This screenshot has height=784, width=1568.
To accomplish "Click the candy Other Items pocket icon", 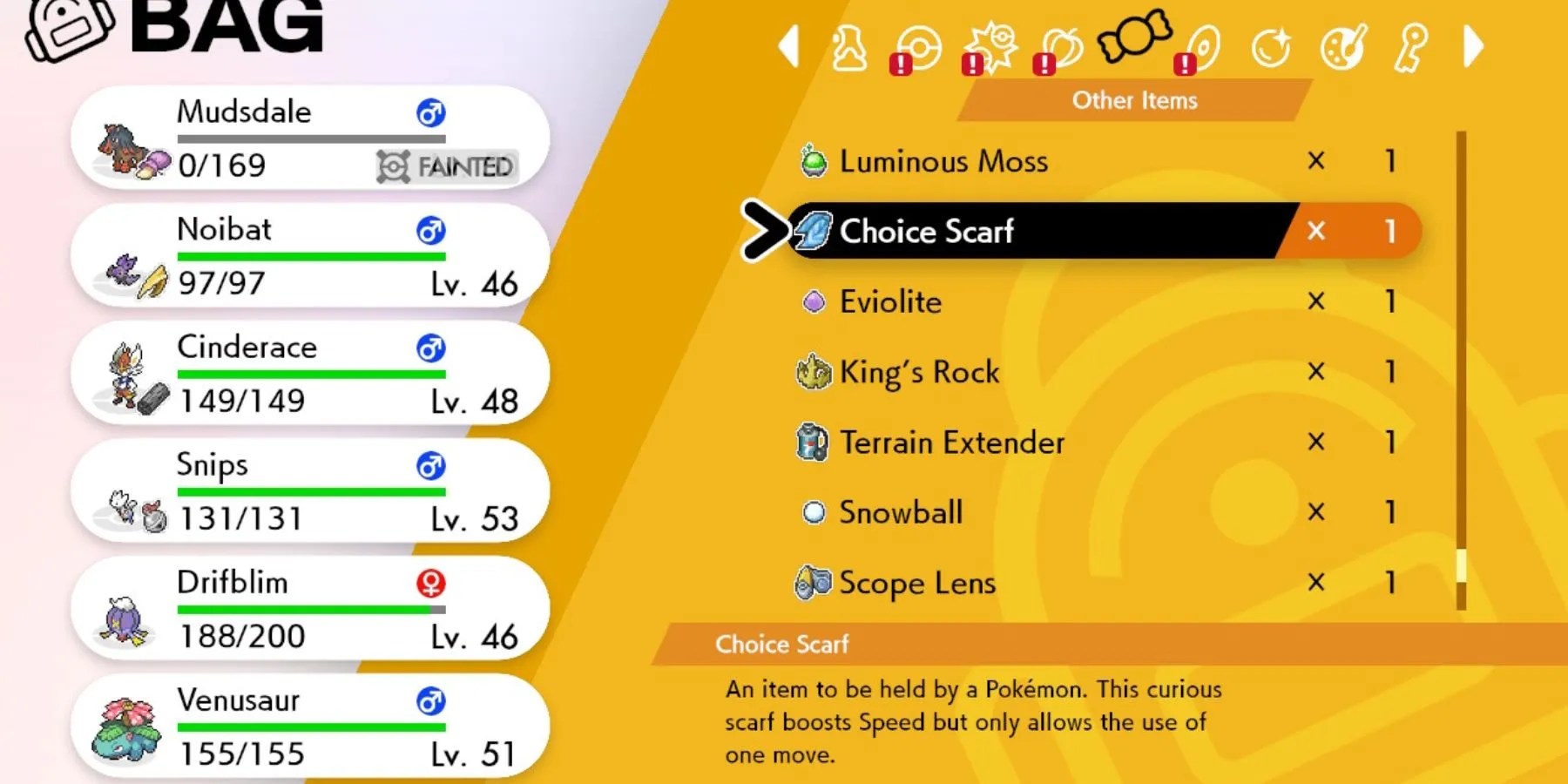I will coord(1132,44).
